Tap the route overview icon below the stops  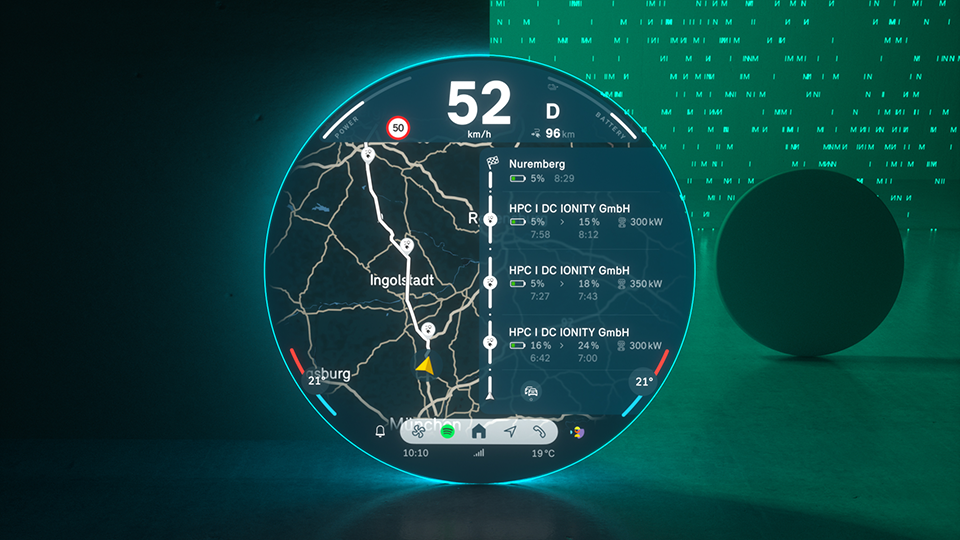point(531,392)
